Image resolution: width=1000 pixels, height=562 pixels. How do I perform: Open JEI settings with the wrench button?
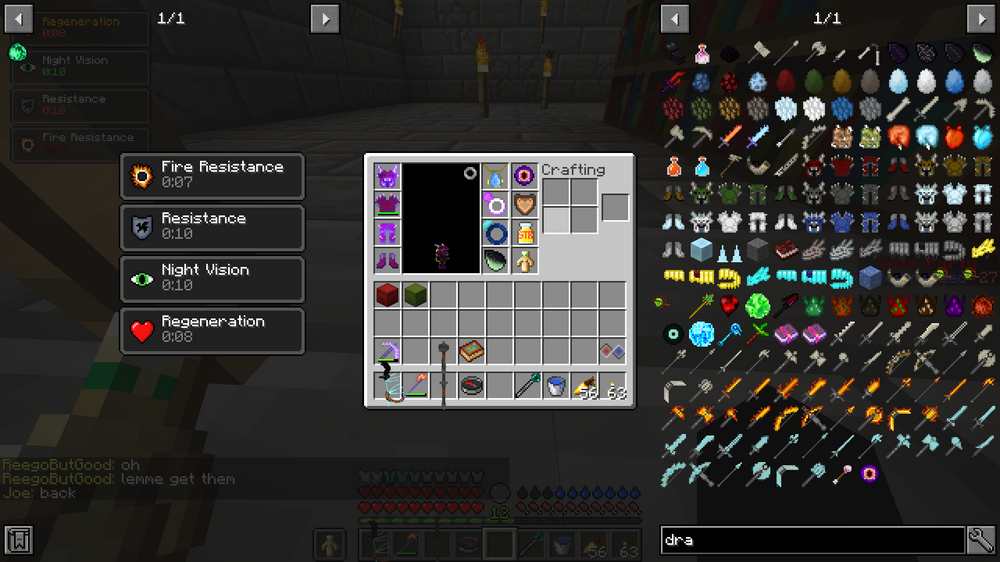coord(981,540)
